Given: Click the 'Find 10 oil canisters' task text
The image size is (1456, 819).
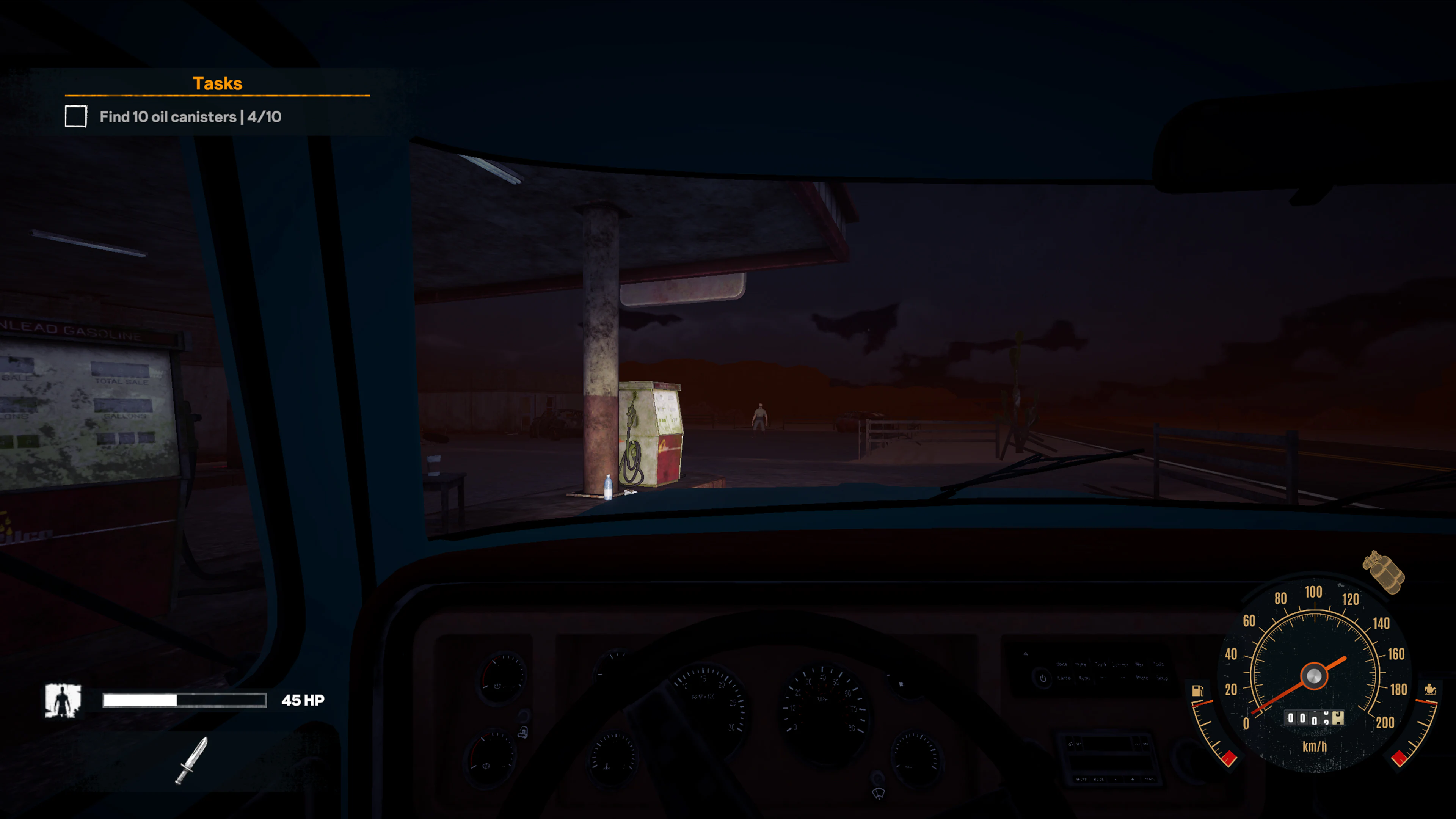Looking at the screenshot, I should pos(192,117).
